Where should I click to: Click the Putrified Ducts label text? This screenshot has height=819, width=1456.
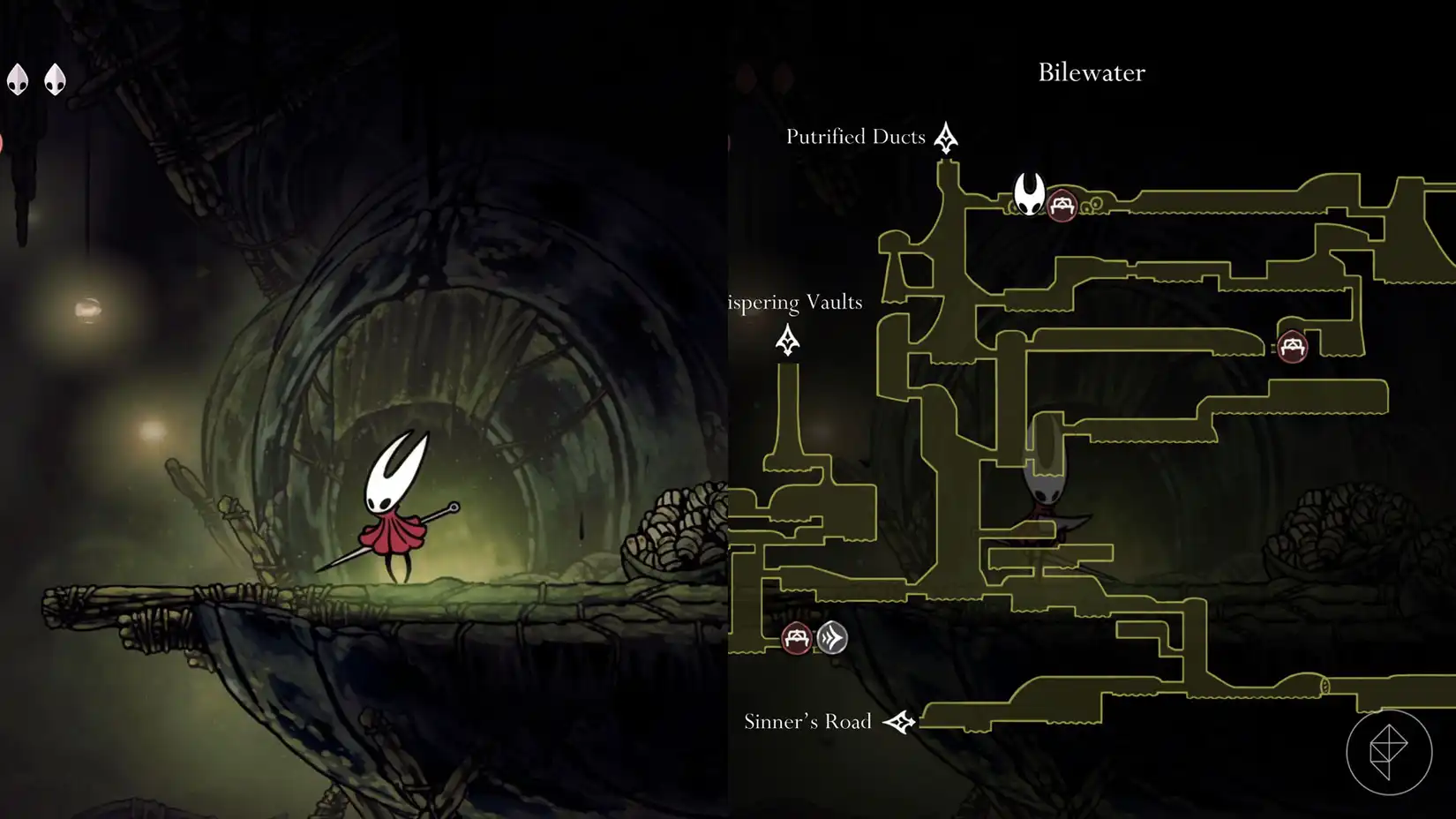pyautogui.click(x=854, y=137)
